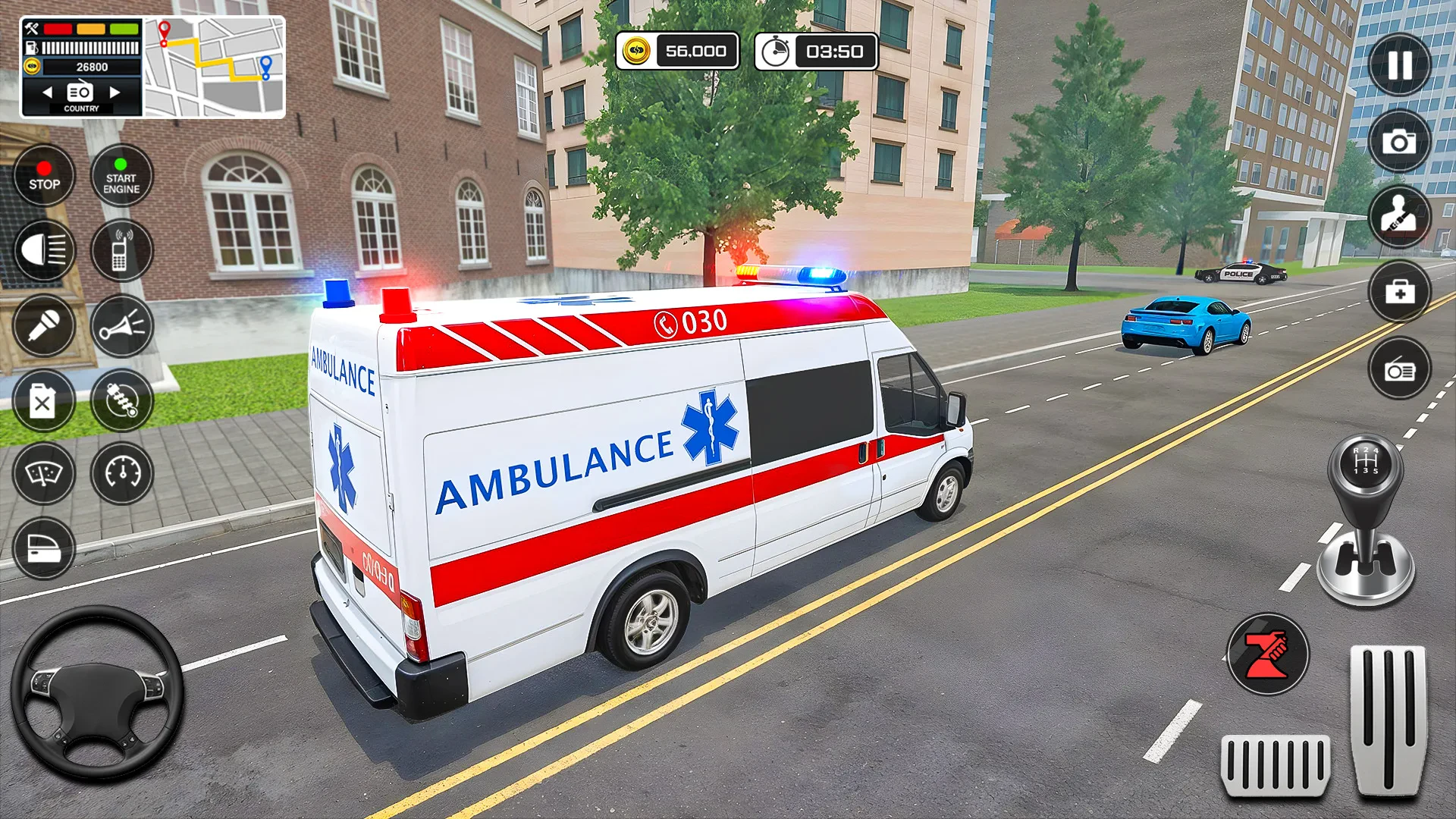Sound the horn
This screenshot has width=1456, height=819.
(x=121, y=326)
